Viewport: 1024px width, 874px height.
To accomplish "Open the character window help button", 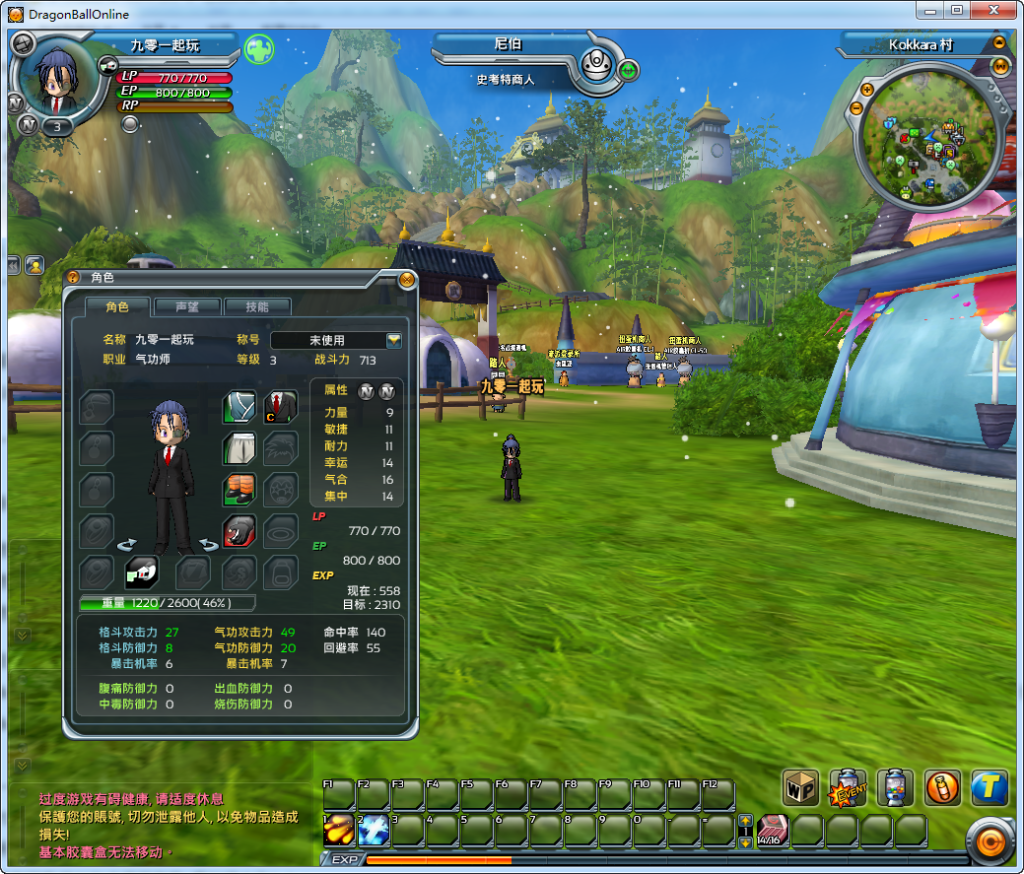I will (73, 278).
